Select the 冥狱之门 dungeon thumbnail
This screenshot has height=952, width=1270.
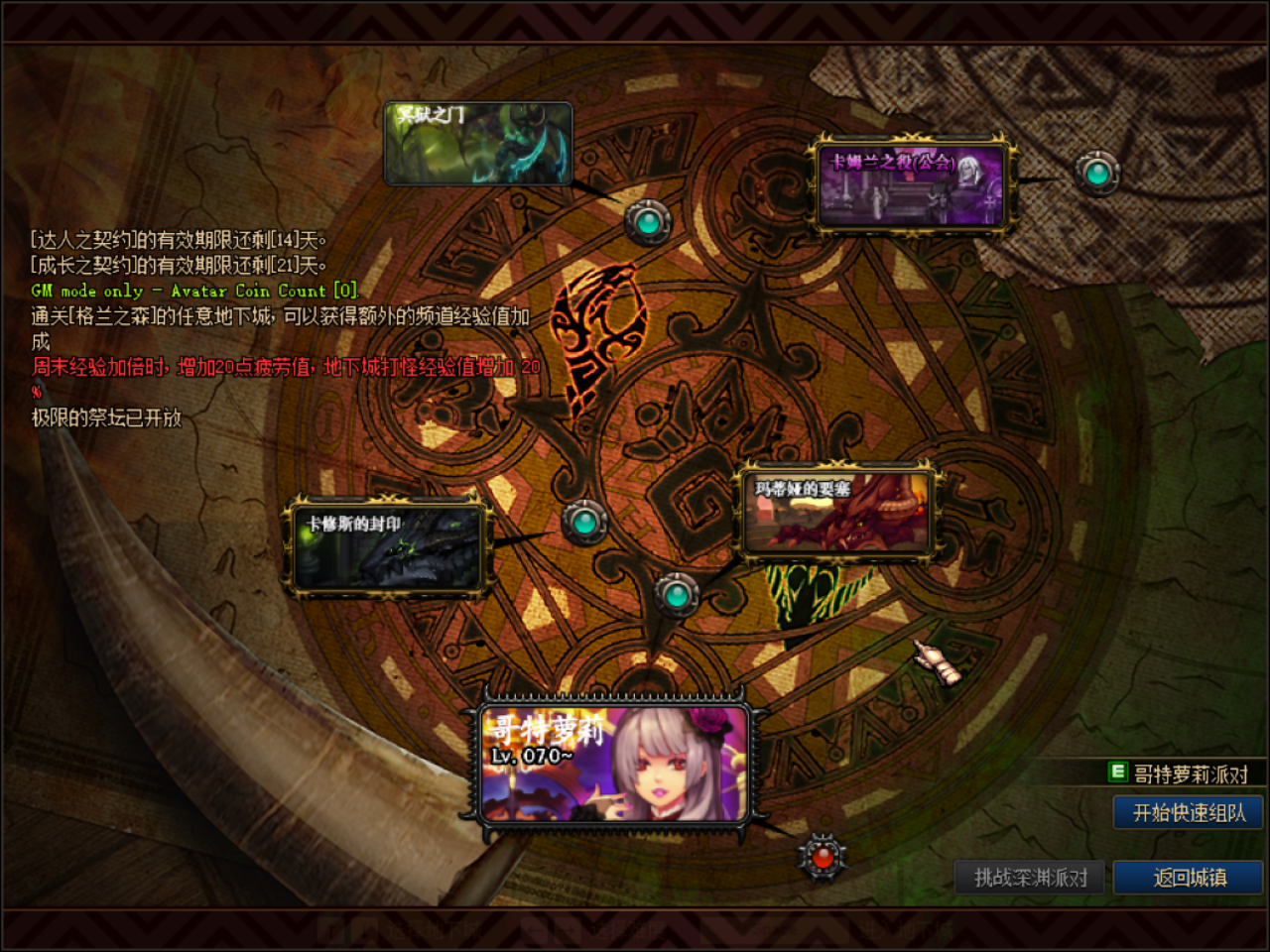[478, 144]
